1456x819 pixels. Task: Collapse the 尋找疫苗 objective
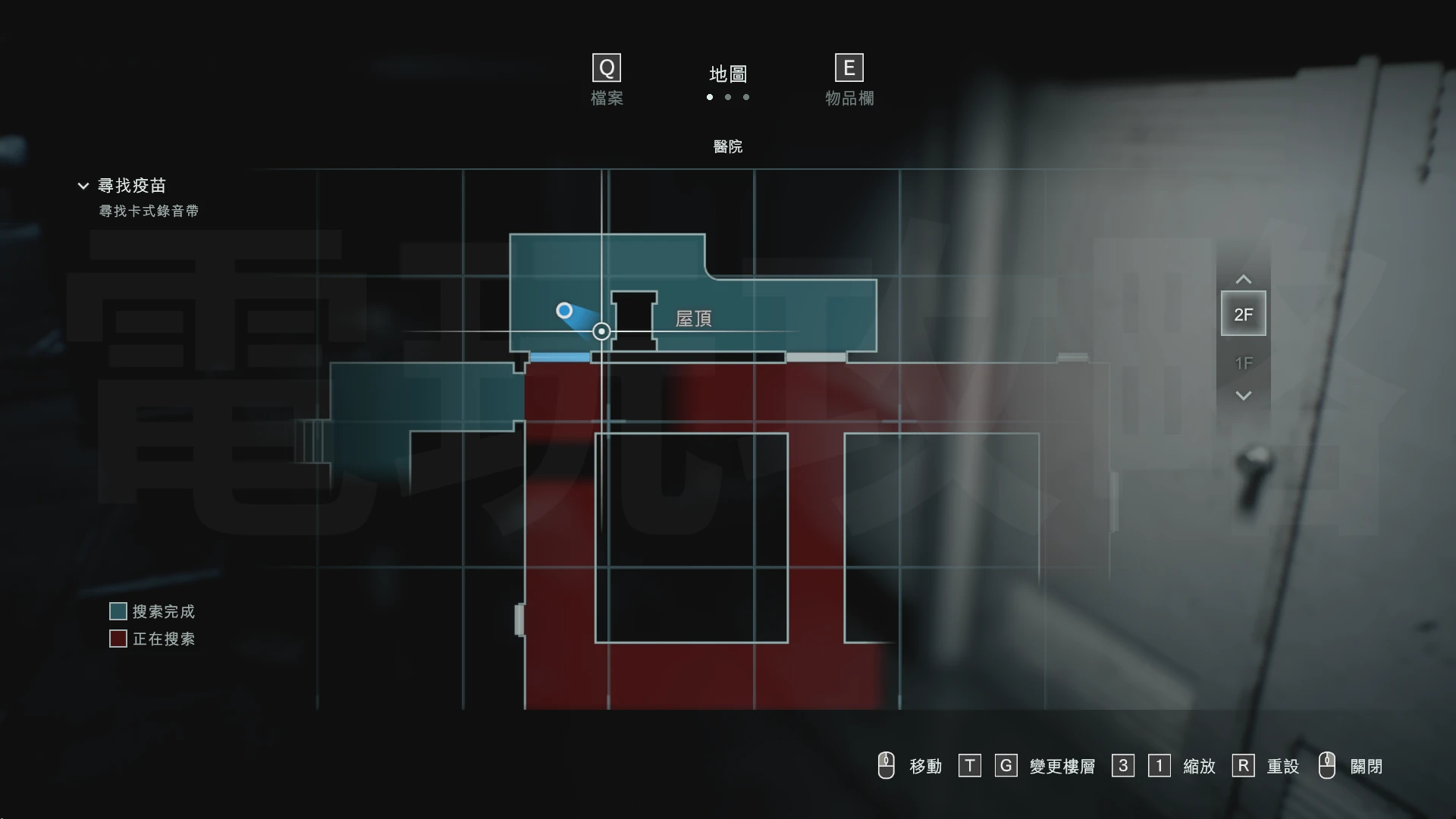[x=83, y=186]
